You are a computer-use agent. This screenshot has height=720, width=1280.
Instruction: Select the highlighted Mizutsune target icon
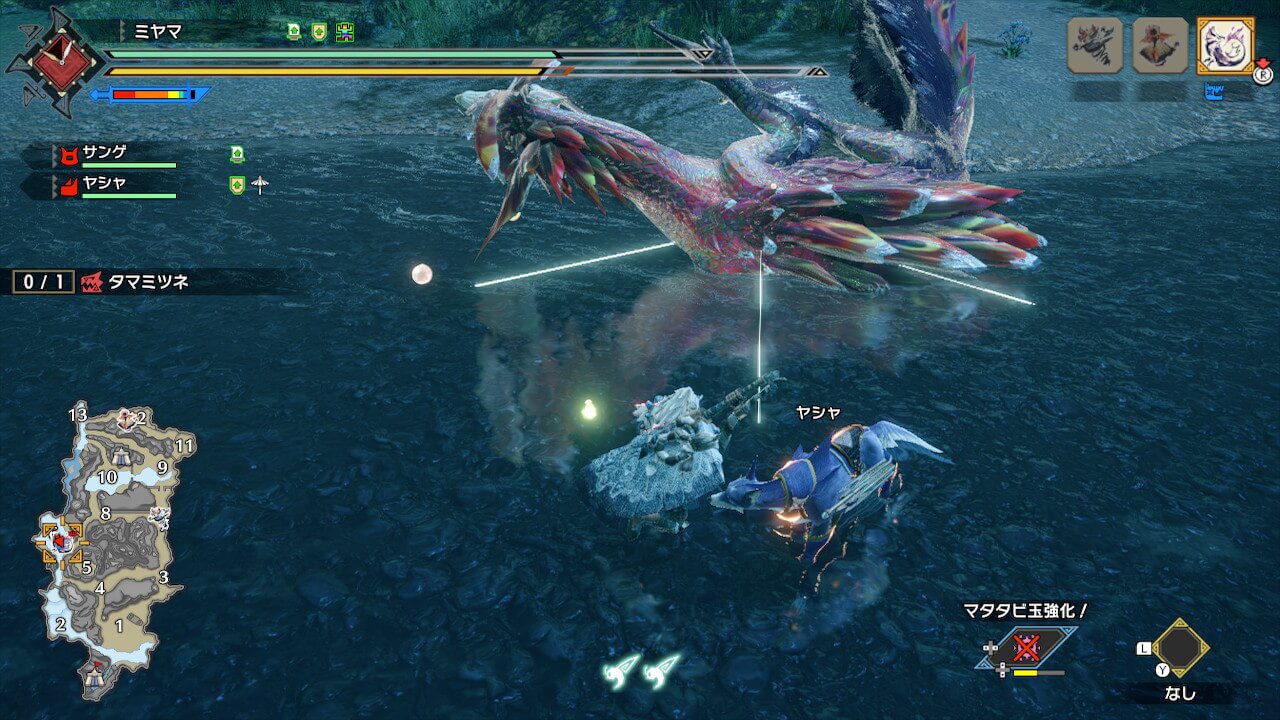[1225, 45]
